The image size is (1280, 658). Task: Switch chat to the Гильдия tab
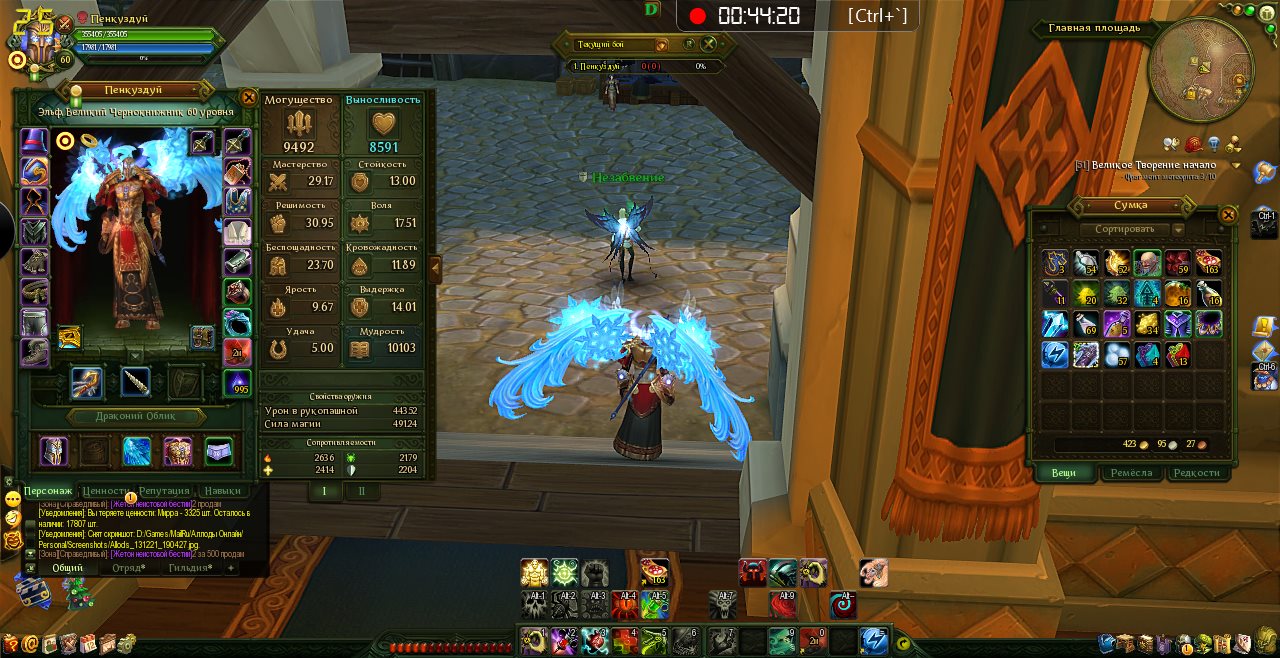pyautogui.click(x=190, y=568)
